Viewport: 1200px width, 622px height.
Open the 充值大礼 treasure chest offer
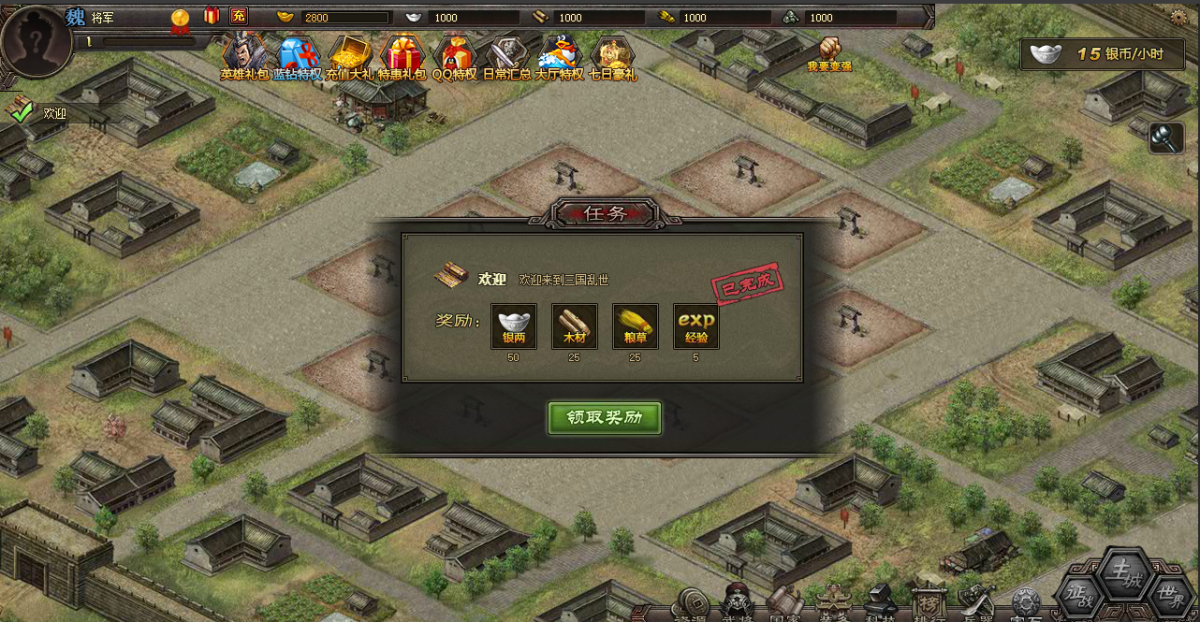point(350,55)
